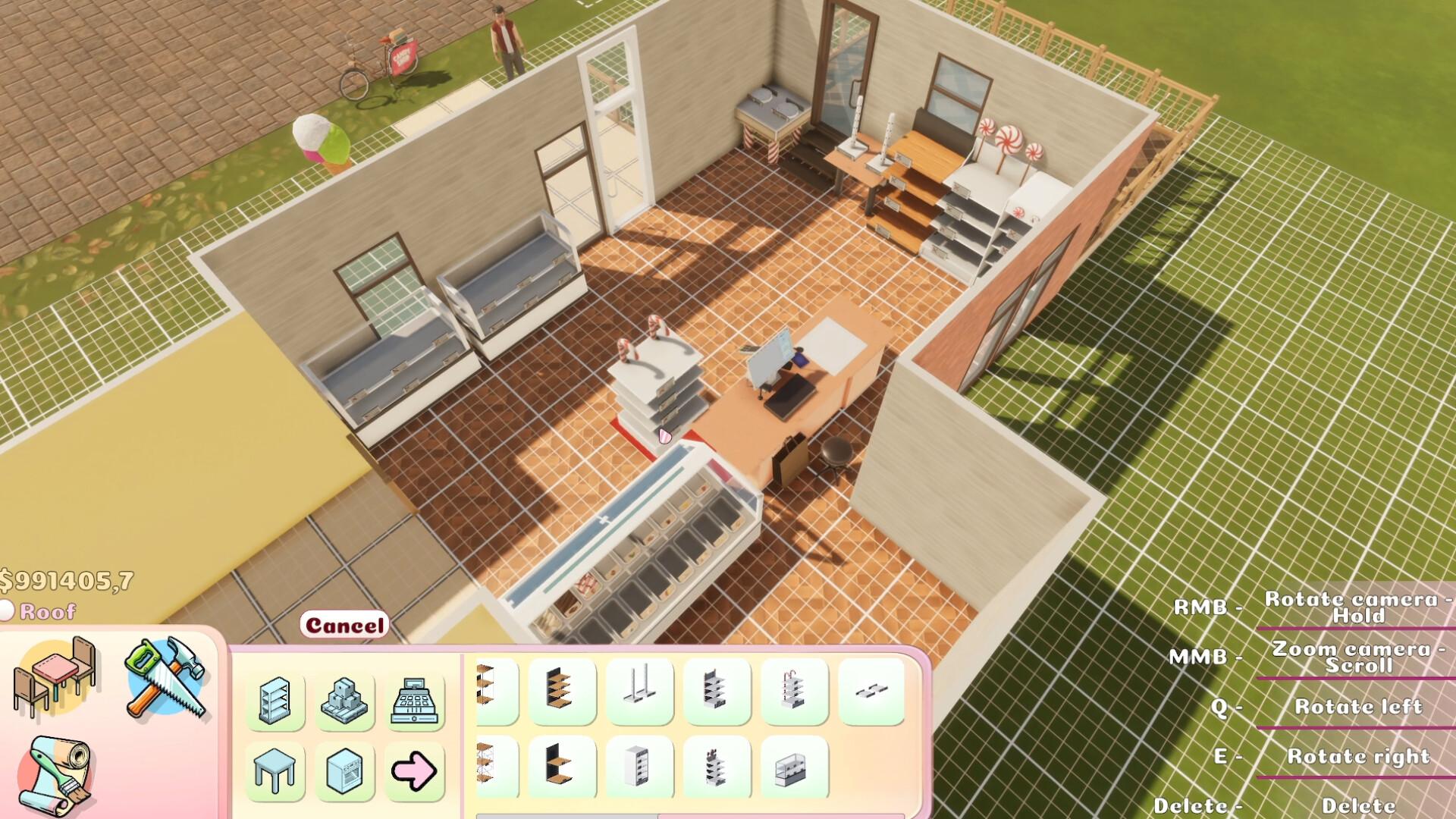Screen dimensions: 1456x819
Task: Select the twin white pole display stand
Action: [640, 691]
